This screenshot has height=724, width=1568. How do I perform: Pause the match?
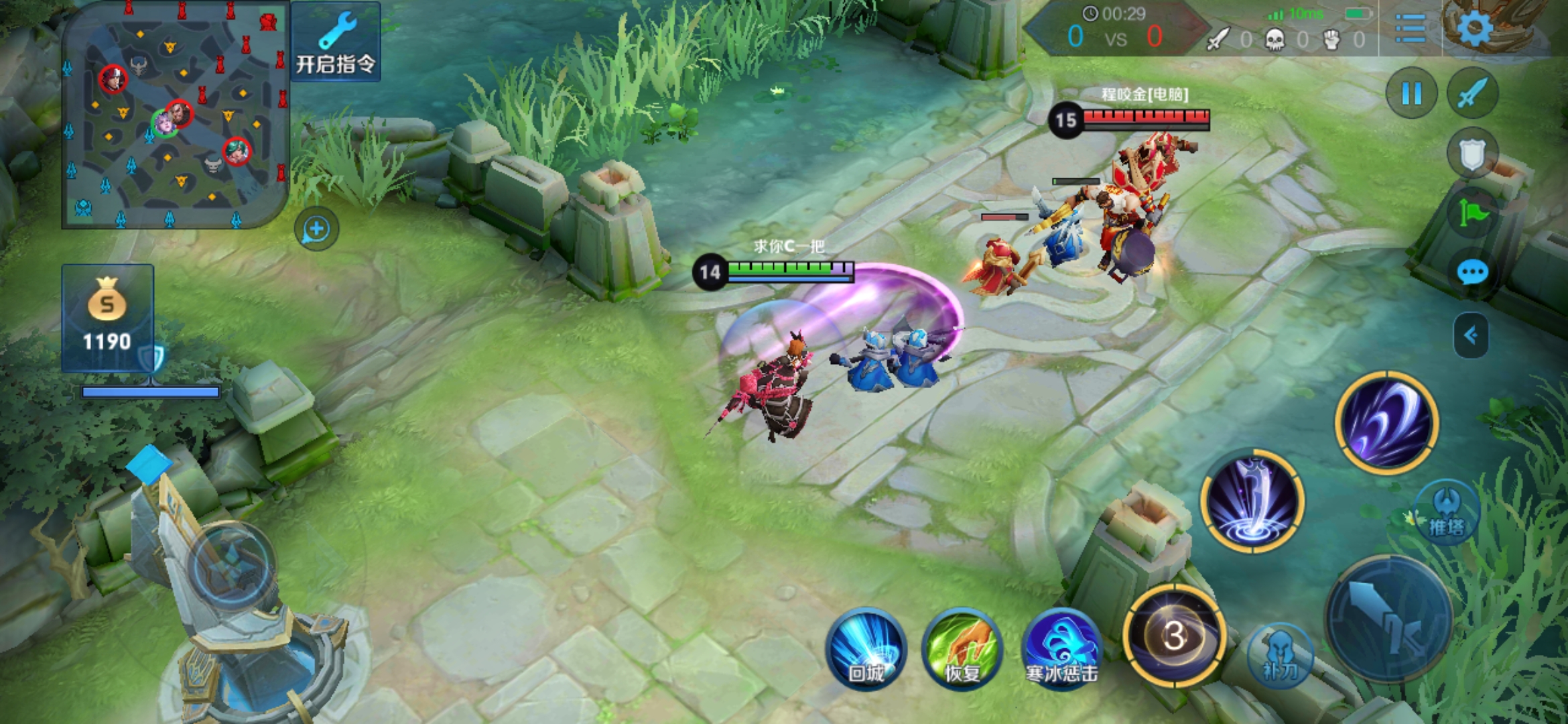pyautogui.click(x=1411, y=93)
